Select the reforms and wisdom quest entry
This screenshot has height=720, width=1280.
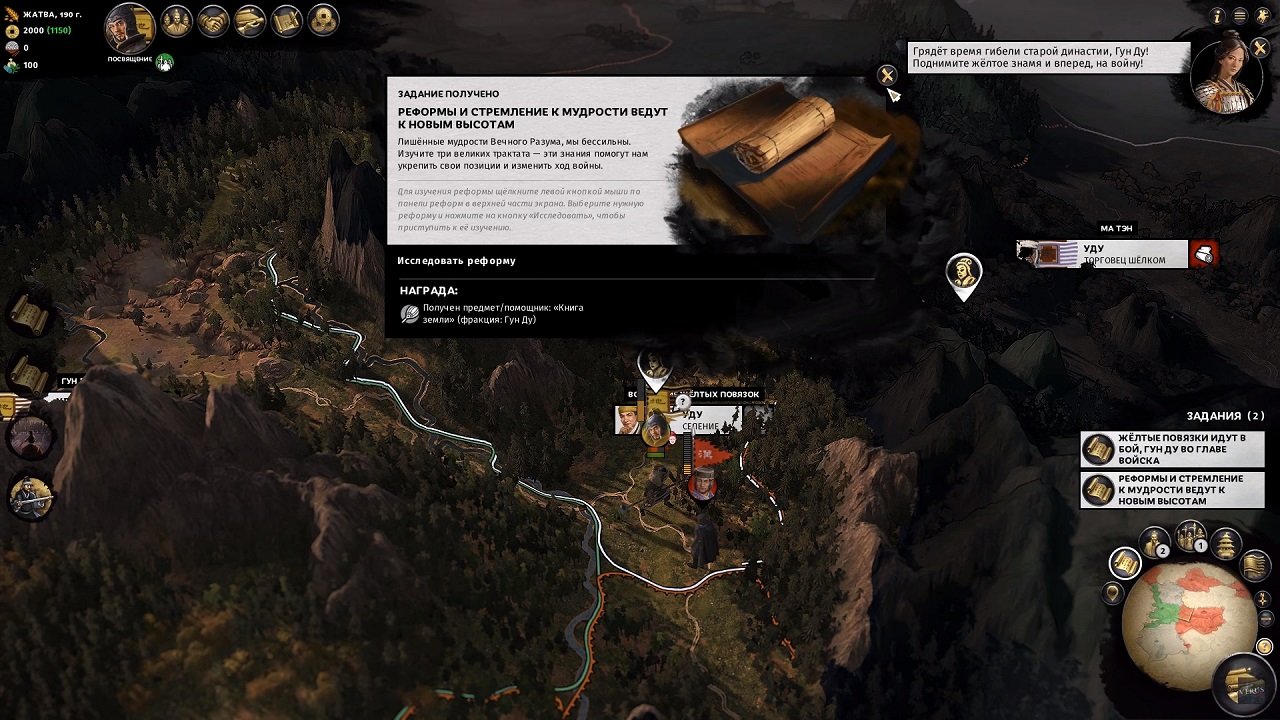tap(1172, 490)
